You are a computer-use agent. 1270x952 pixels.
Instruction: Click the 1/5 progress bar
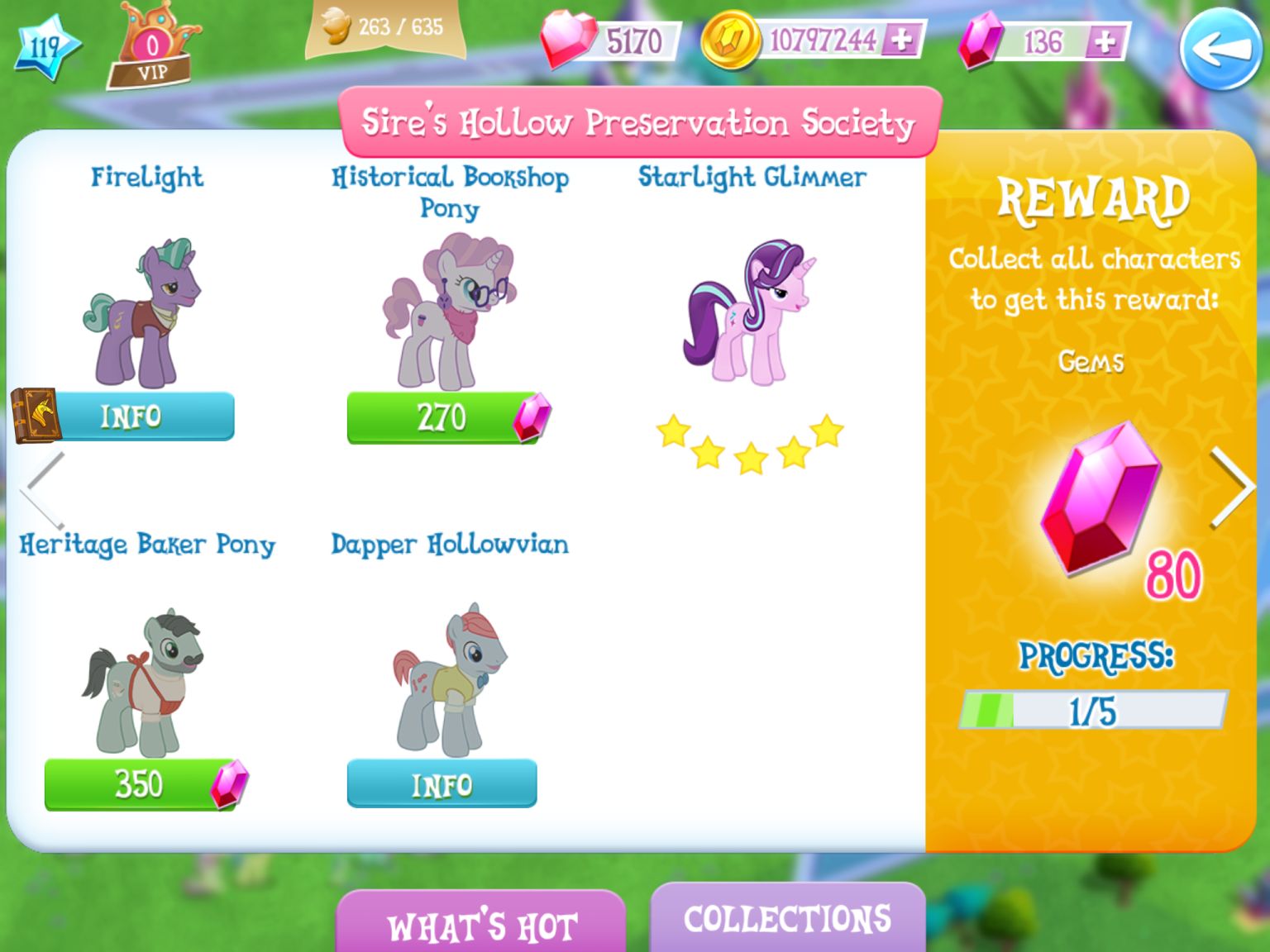(1091, 709)
